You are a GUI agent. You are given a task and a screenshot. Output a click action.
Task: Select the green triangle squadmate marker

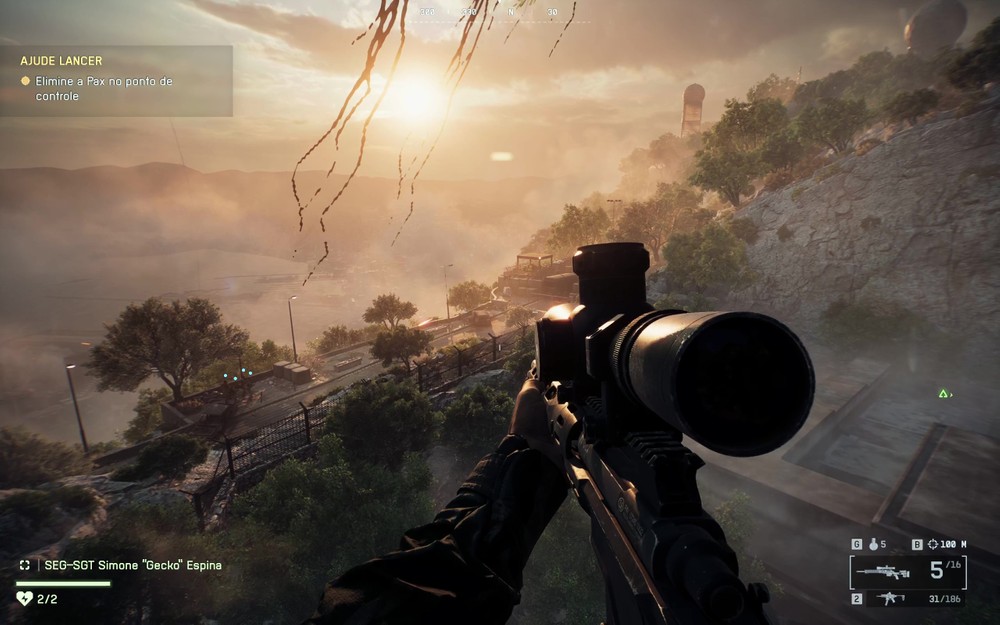click(943, 393)
